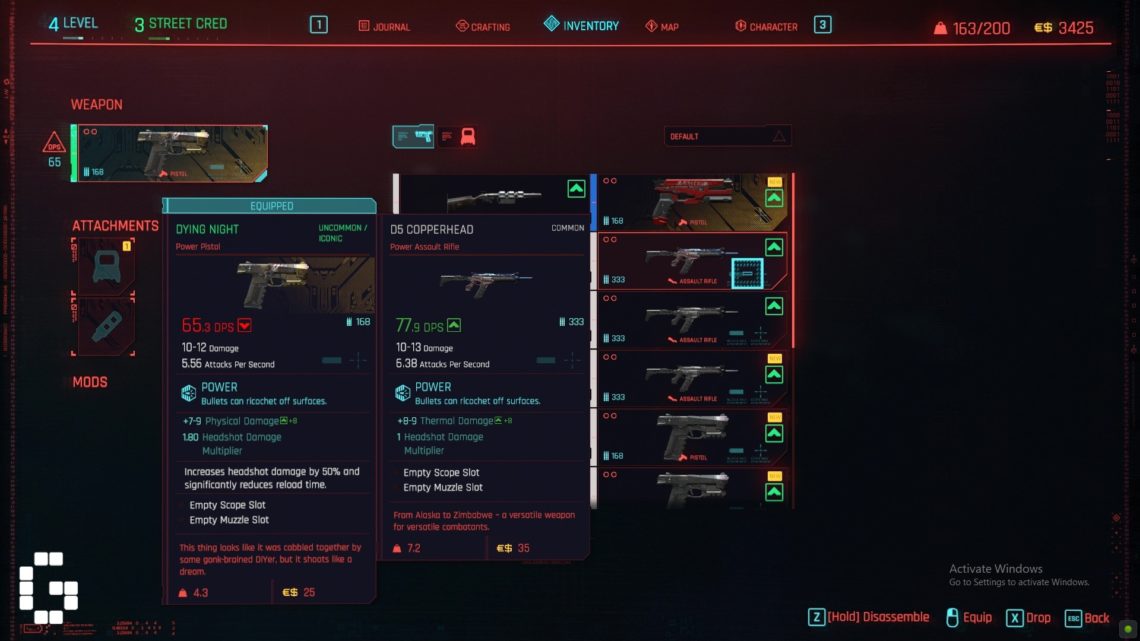
Task: Choose the ranged weapons pistol filter
Action: 414,136
